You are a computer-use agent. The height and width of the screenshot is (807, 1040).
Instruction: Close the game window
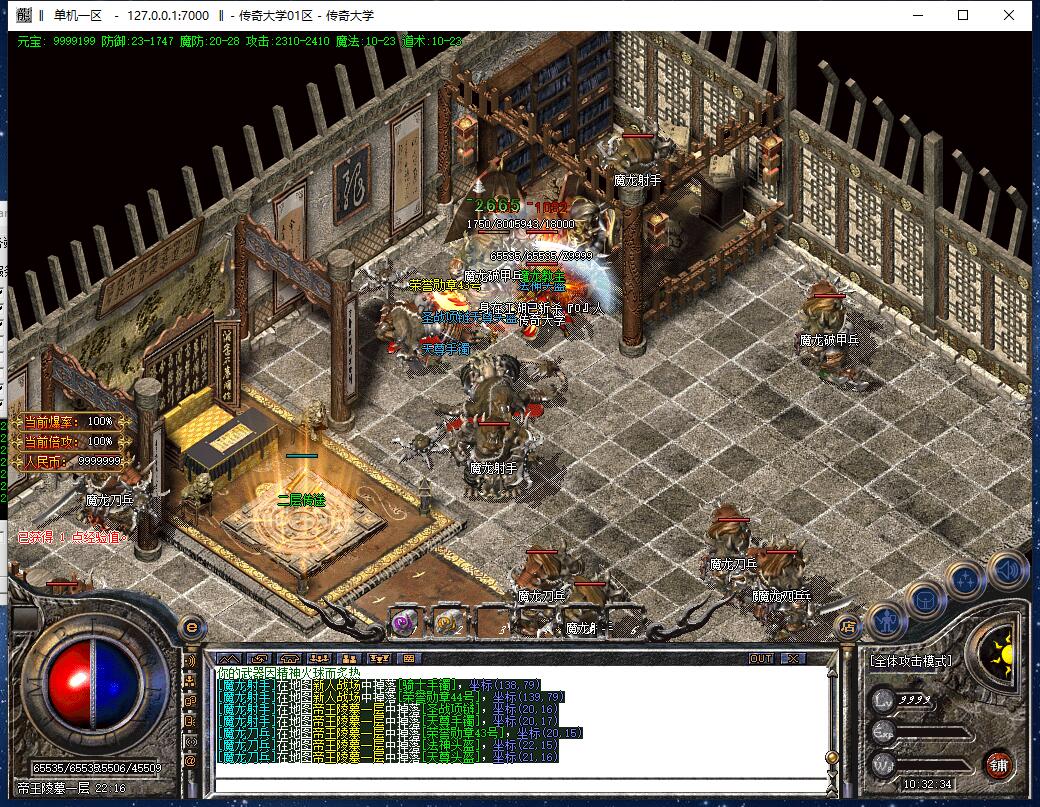coord(1010,15)
